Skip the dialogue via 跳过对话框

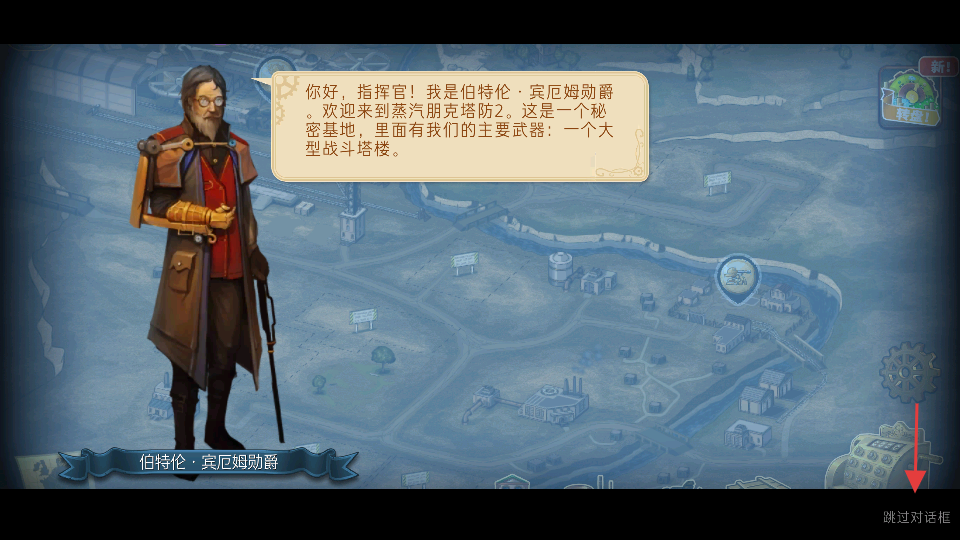pos(916,517)
